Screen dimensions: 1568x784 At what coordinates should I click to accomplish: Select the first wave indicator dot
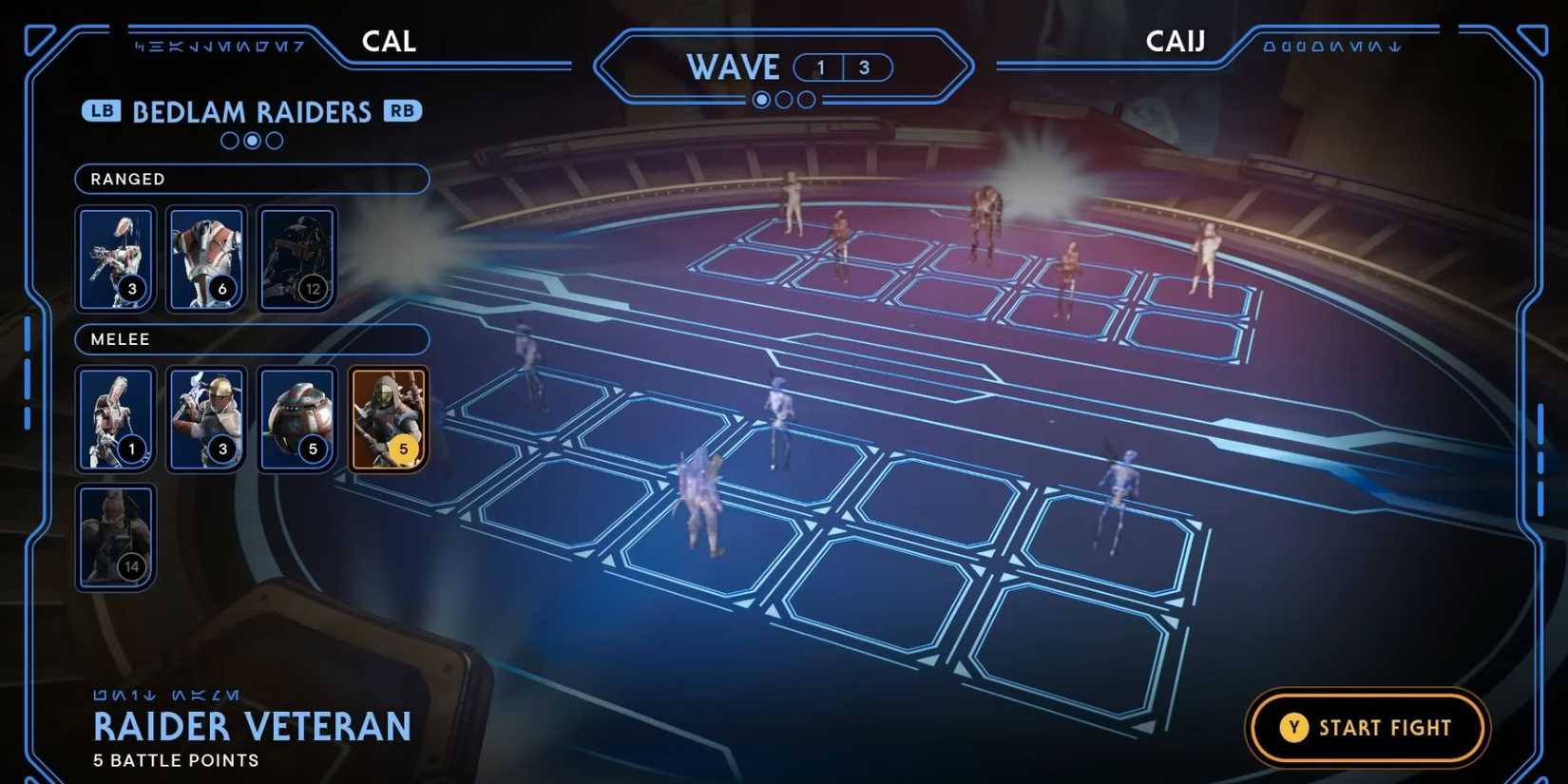point(761,99)
